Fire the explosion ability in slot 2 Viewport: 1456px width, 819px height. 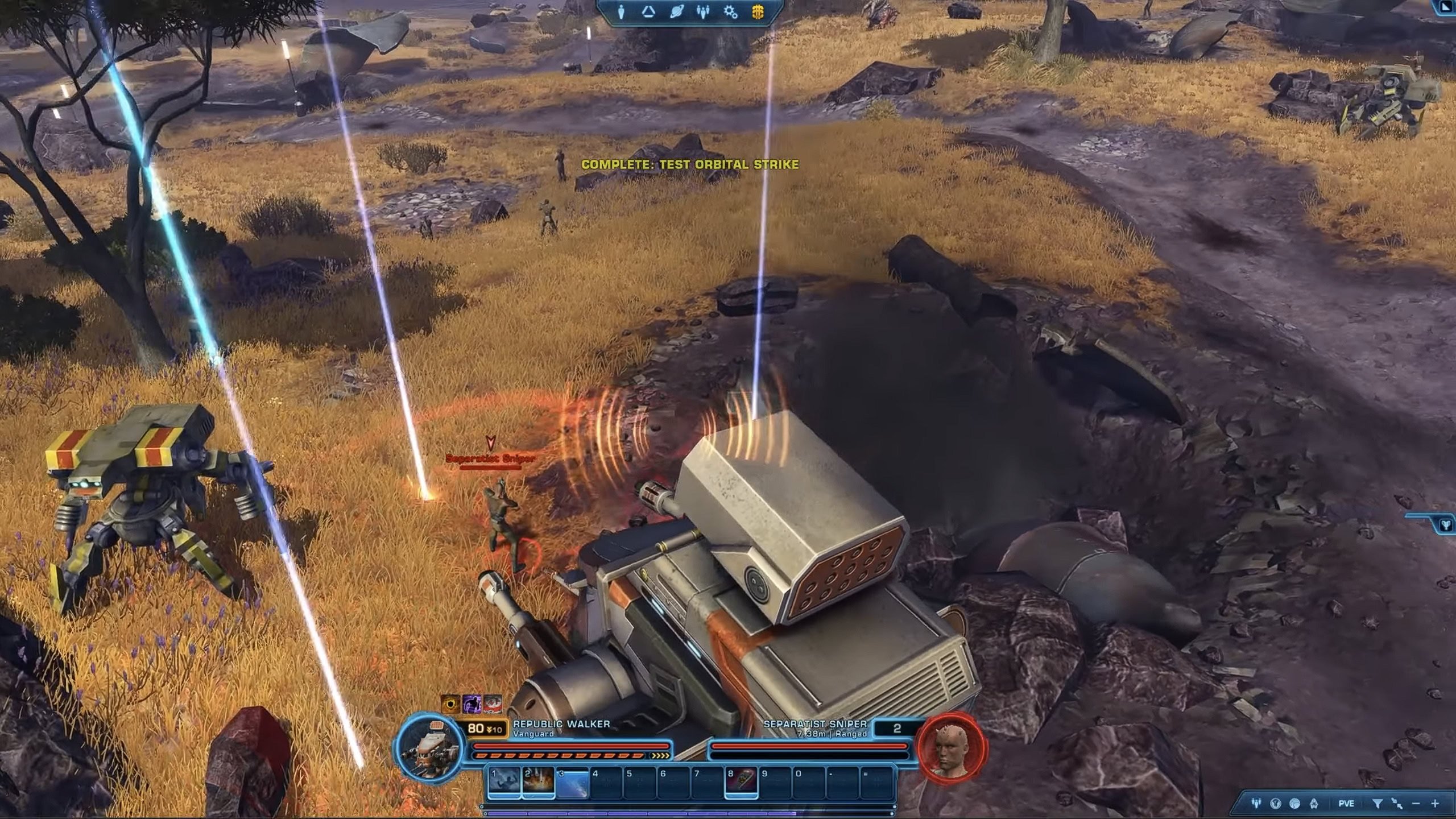pos(538,783)
